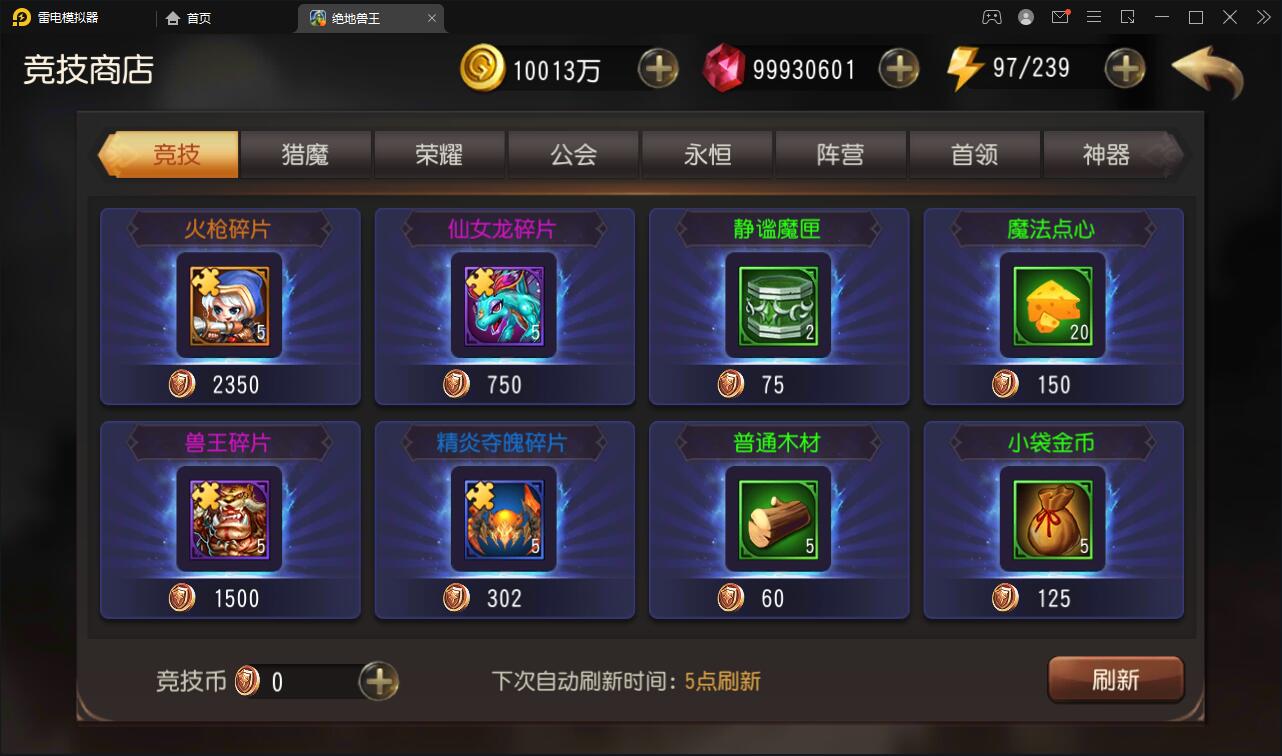
Task: Switch to the 首领 tab
Action: pos(975,155)
